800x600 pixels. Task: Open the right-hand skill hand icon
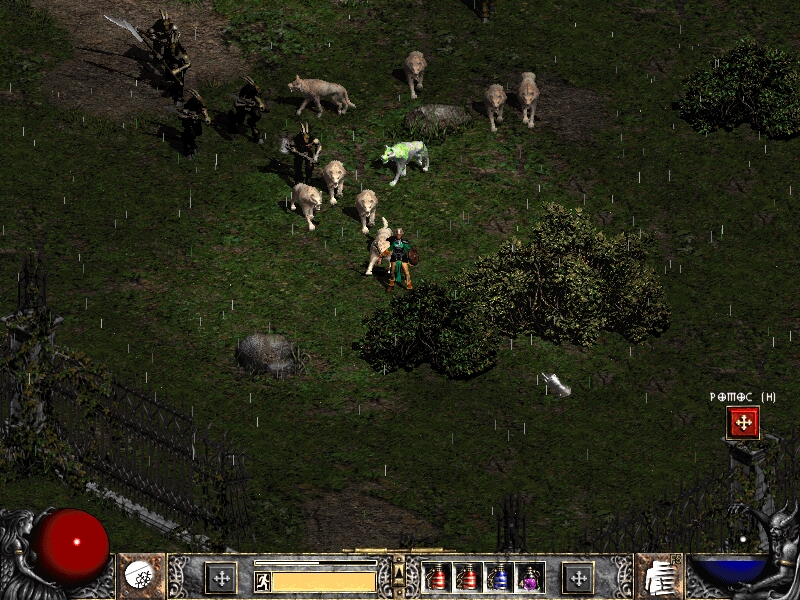click(659, 576)
